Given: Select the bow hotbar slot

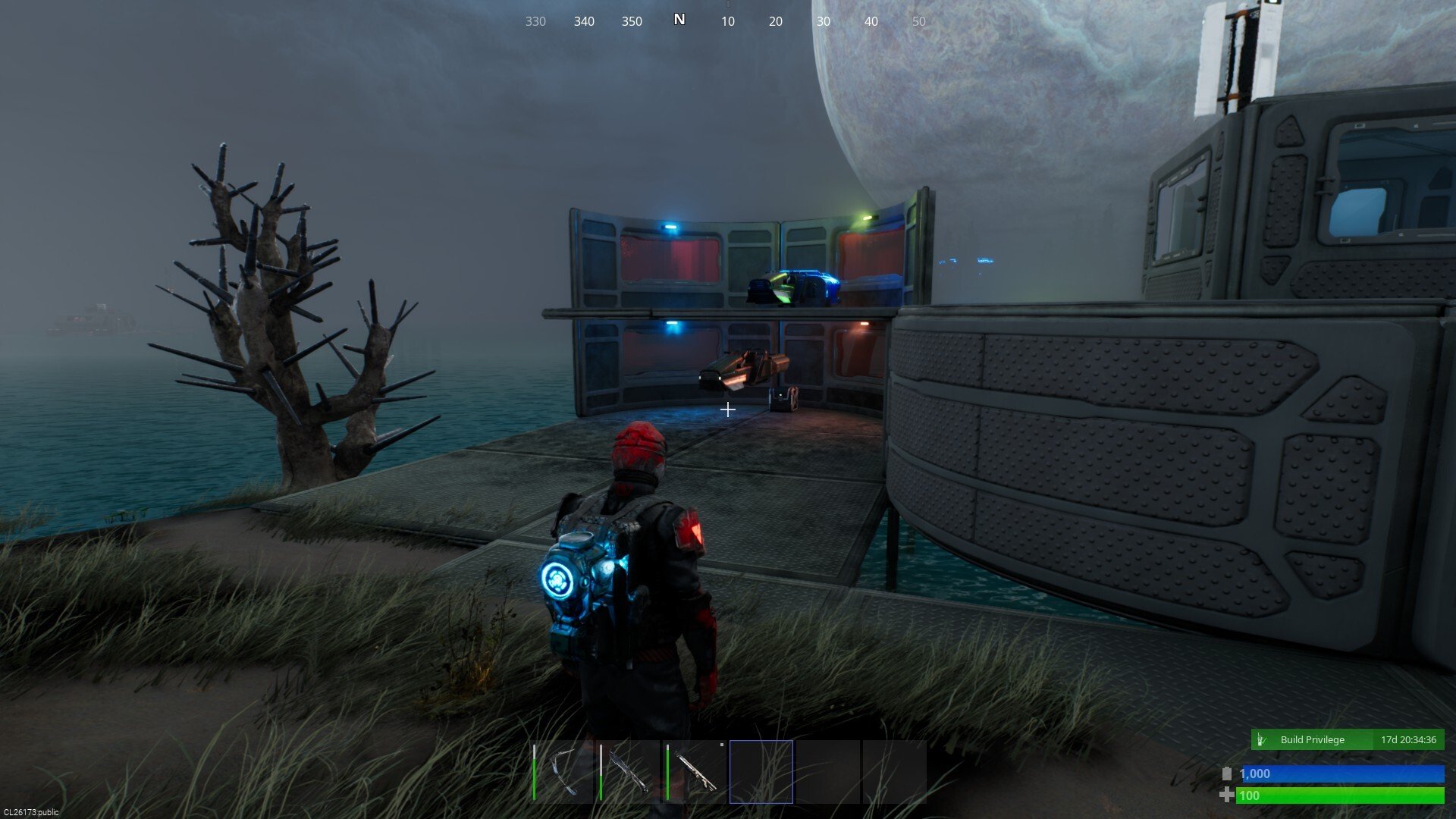Looking at the screenshot, I should (x=562, y=772).
